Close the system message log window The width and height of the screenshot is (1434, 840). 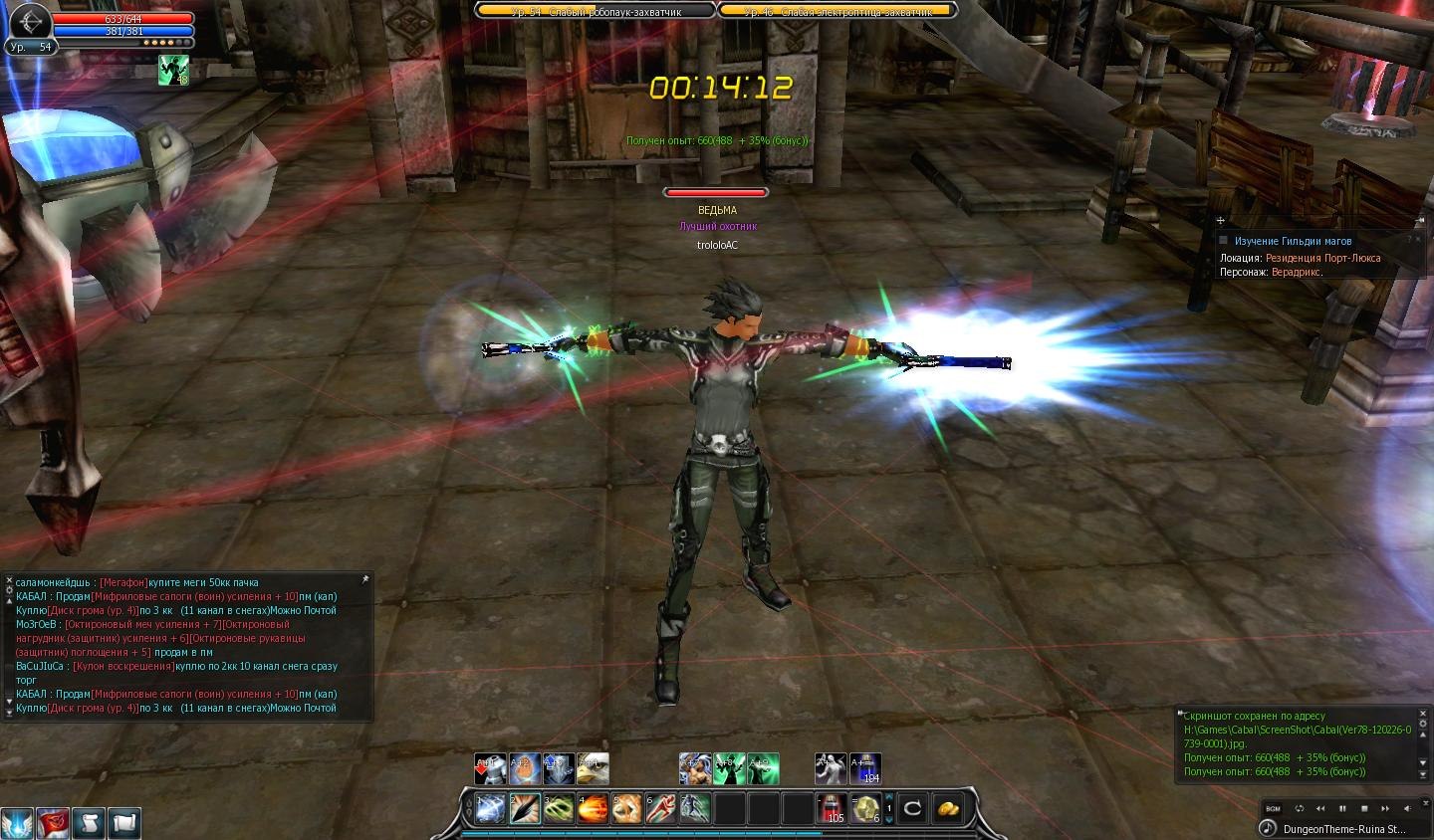(1421, 714)
